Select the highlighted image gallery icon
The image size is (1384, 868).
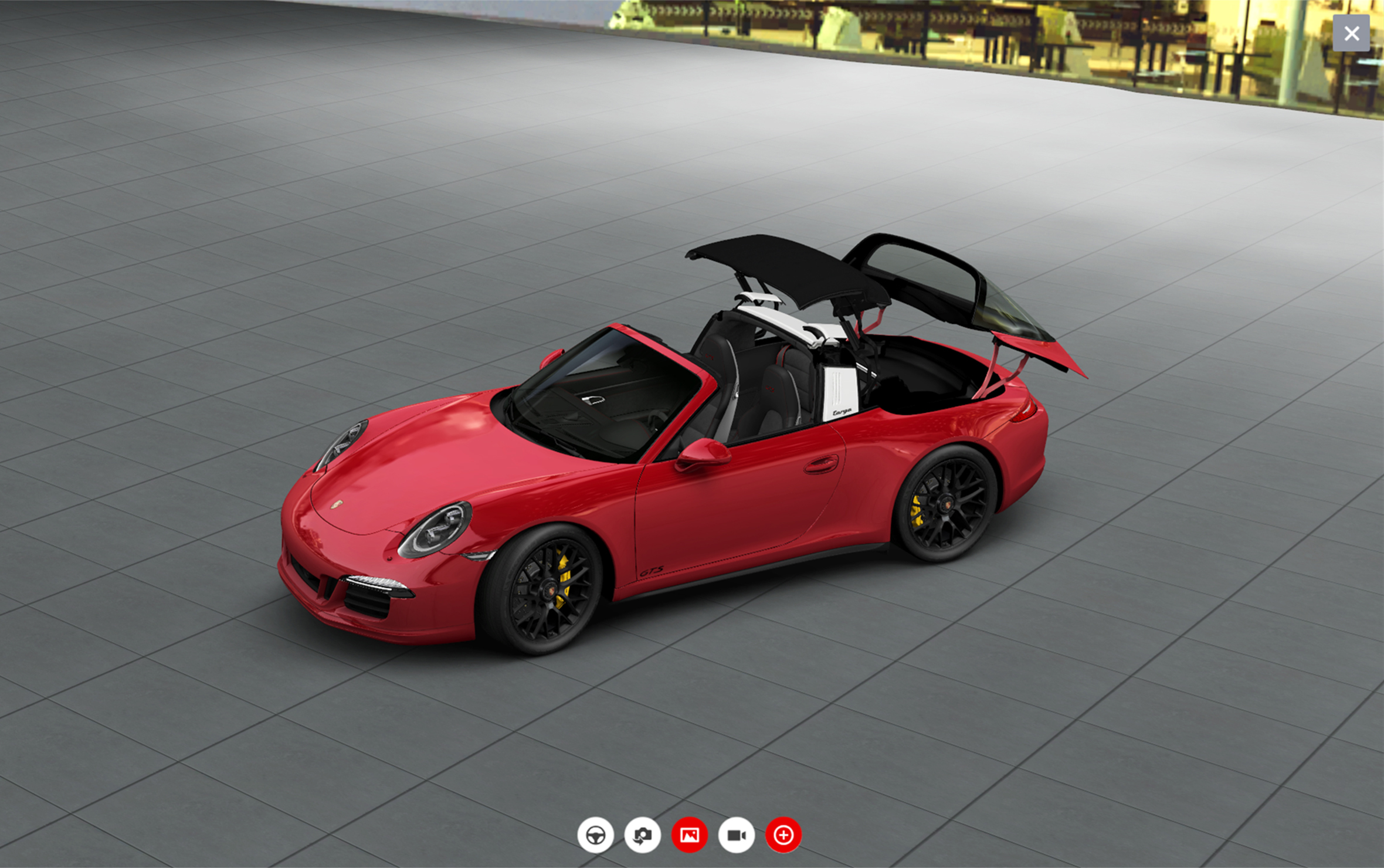tap(690, 835)
